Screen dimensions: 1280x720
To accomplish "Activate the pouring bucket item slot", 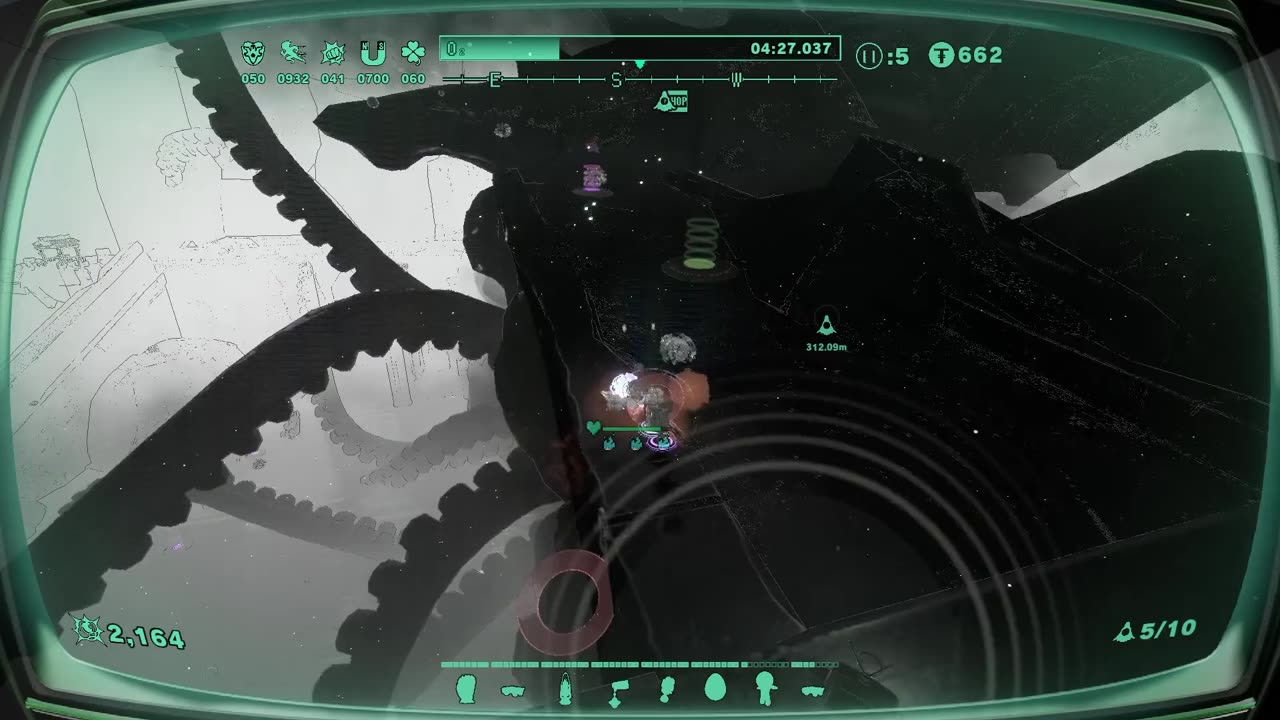I will [x=619, y=689].
